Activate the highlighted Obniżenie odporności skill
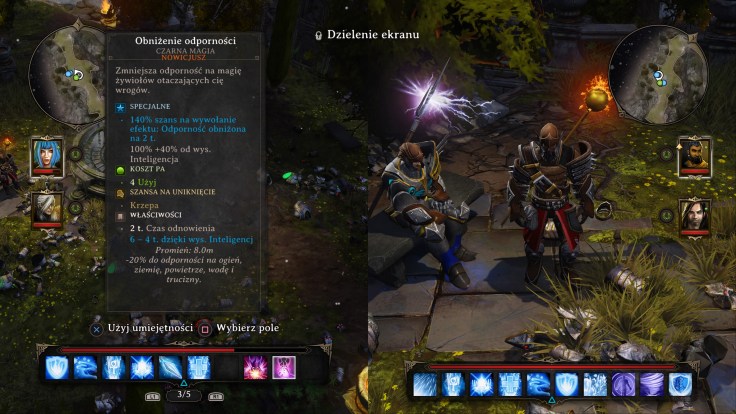736x414 pixels. (284, 367)
